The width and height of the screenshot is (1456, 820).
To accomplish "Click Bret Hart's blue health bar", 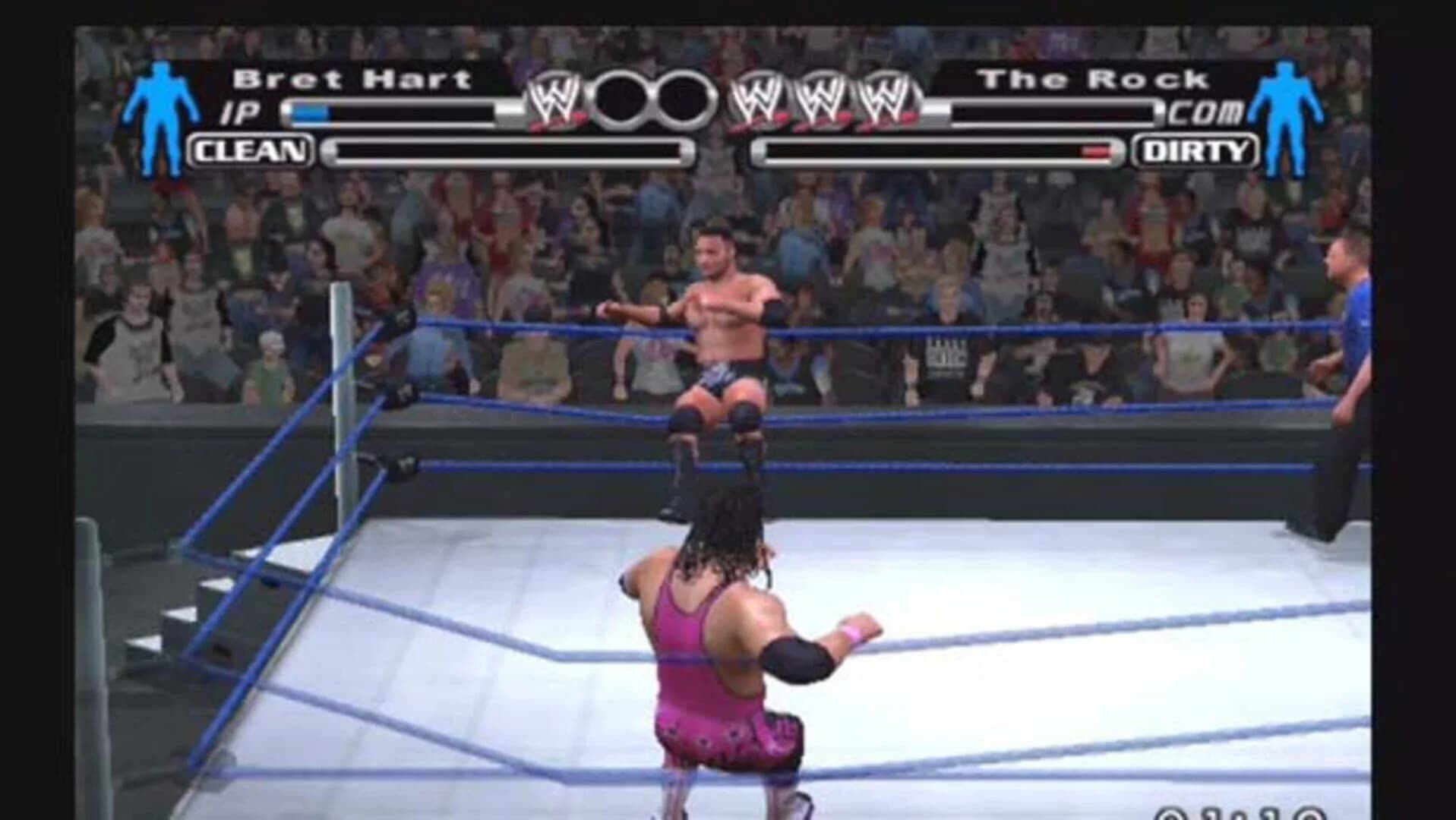I will 311,111.
